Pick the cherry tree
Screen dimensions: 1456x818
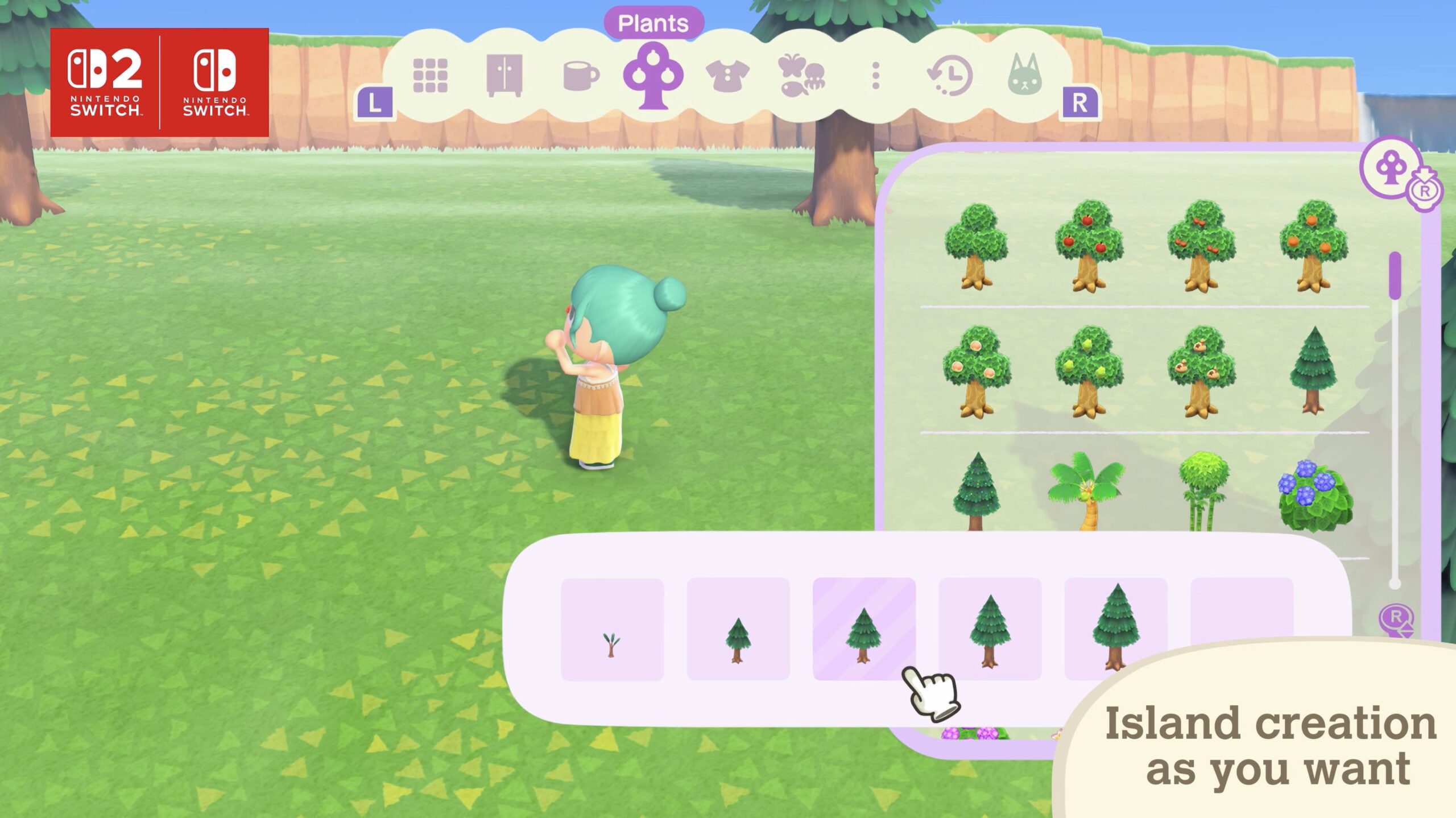1201,246
